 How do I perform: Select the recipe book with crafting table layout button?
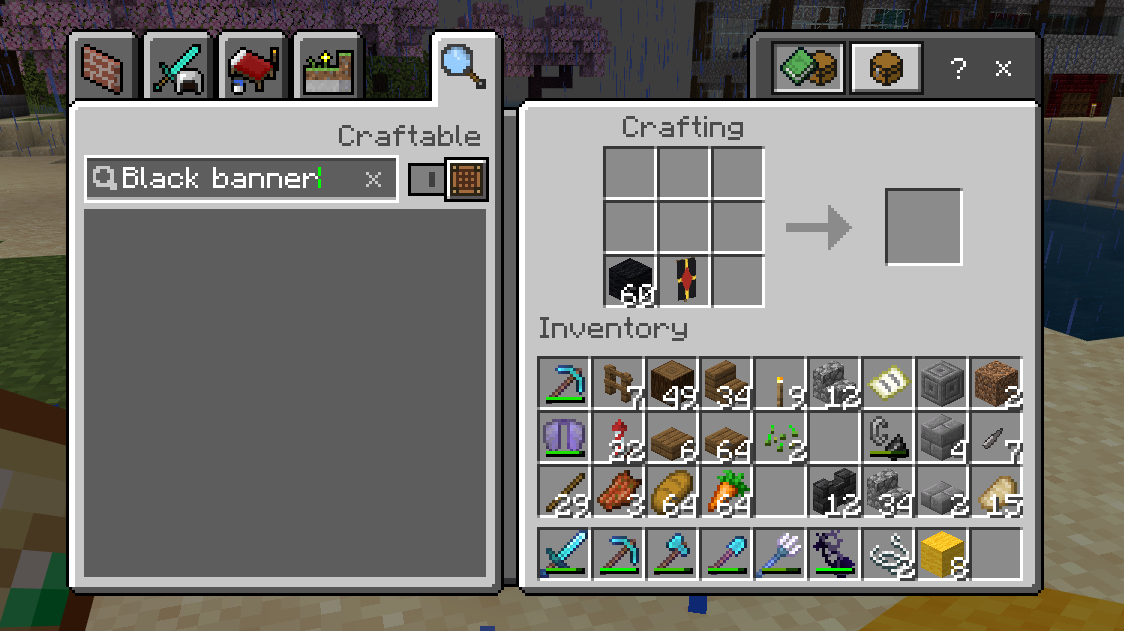click(809, 69)
